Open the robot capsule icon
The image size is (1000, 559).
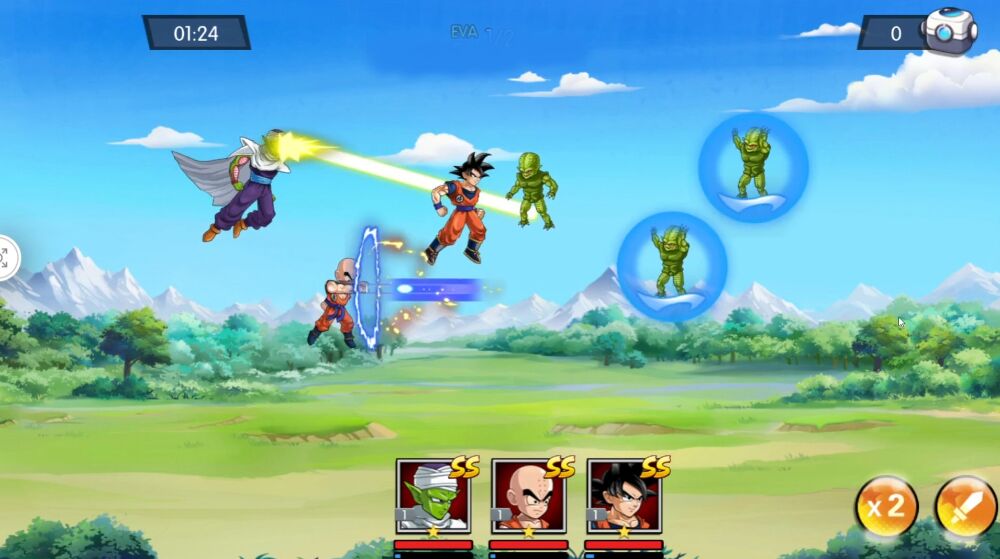pos(948,31)
